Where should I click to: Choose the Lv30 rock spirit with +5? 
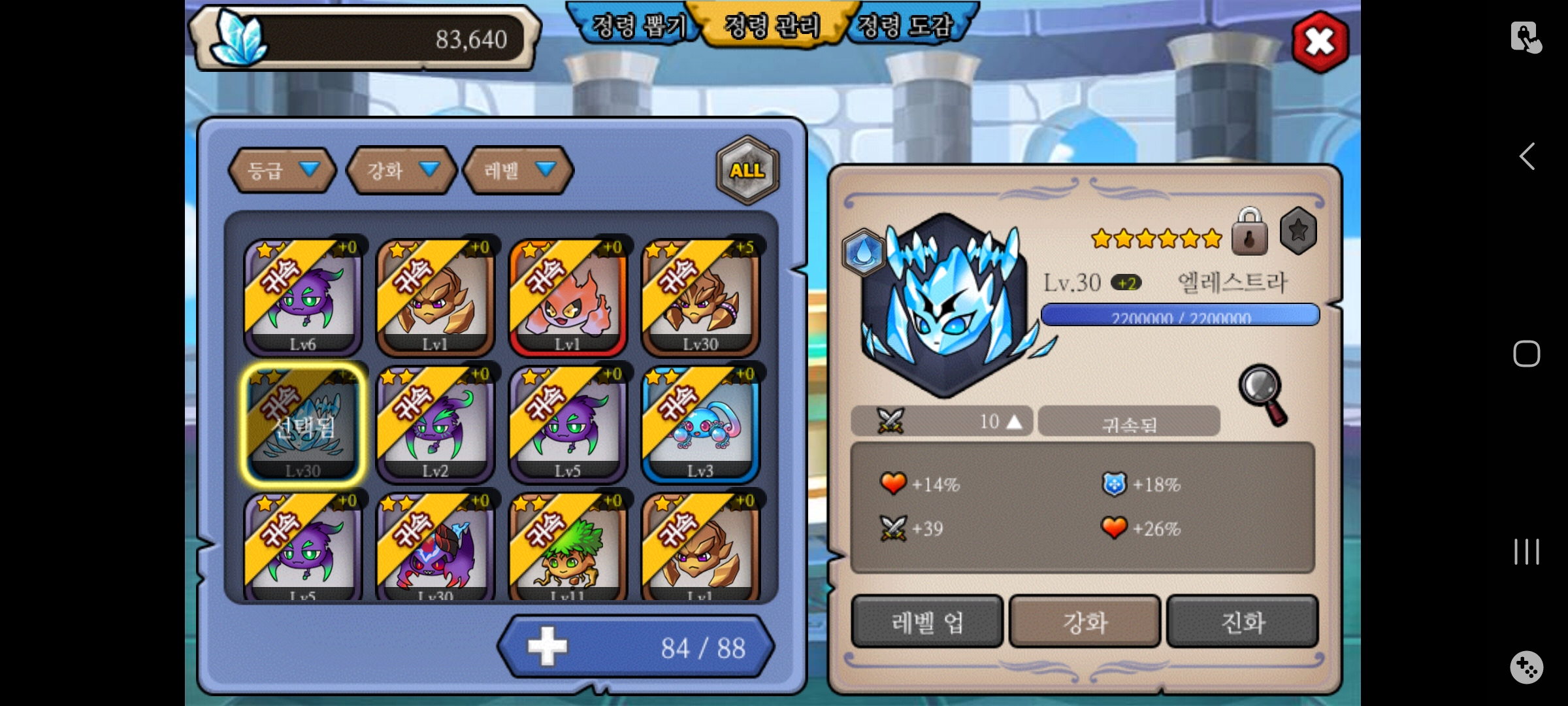click(700, 297)
